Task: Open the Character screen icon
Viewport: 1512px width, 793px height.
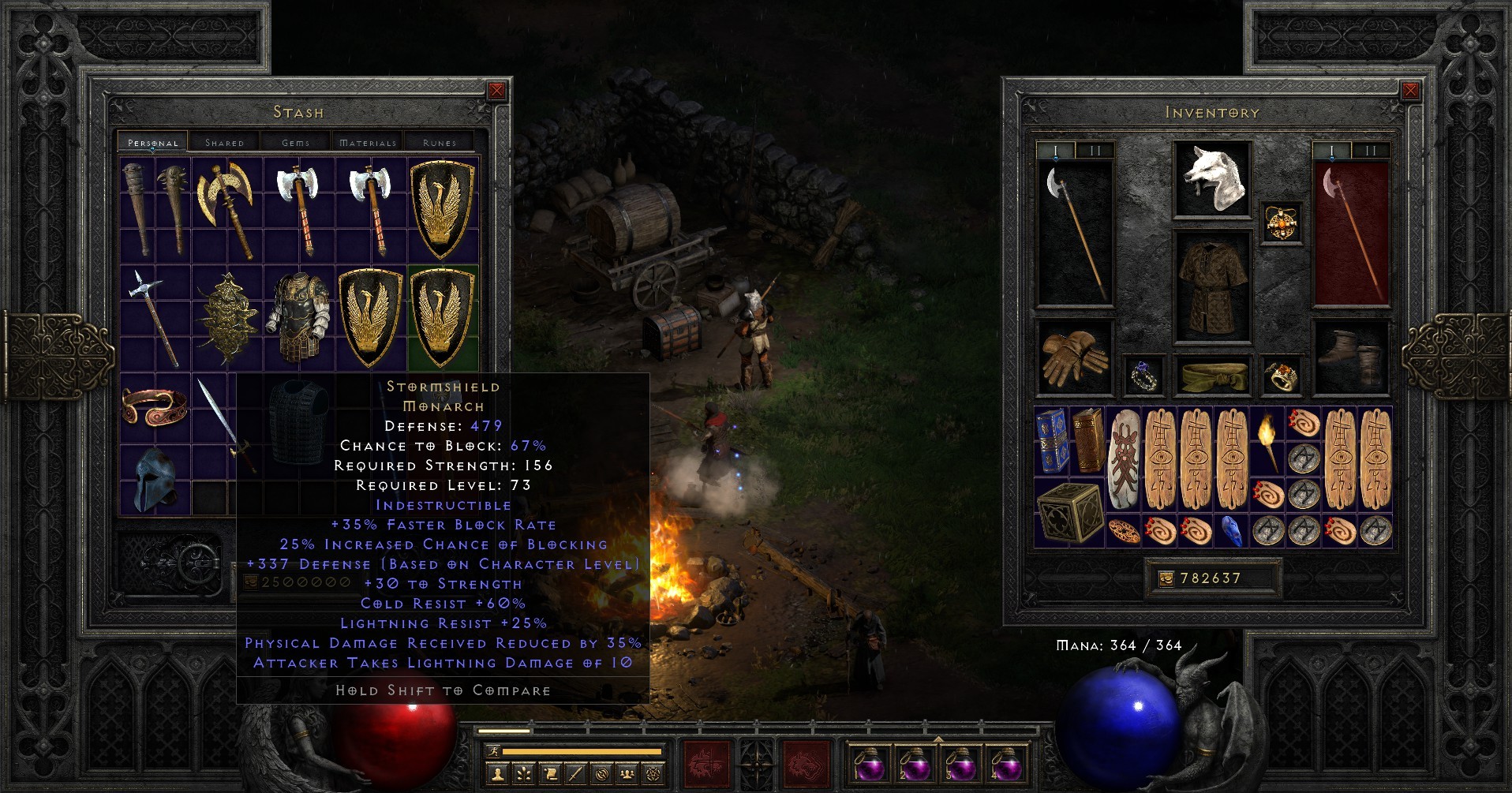Action: click(497, 775)
